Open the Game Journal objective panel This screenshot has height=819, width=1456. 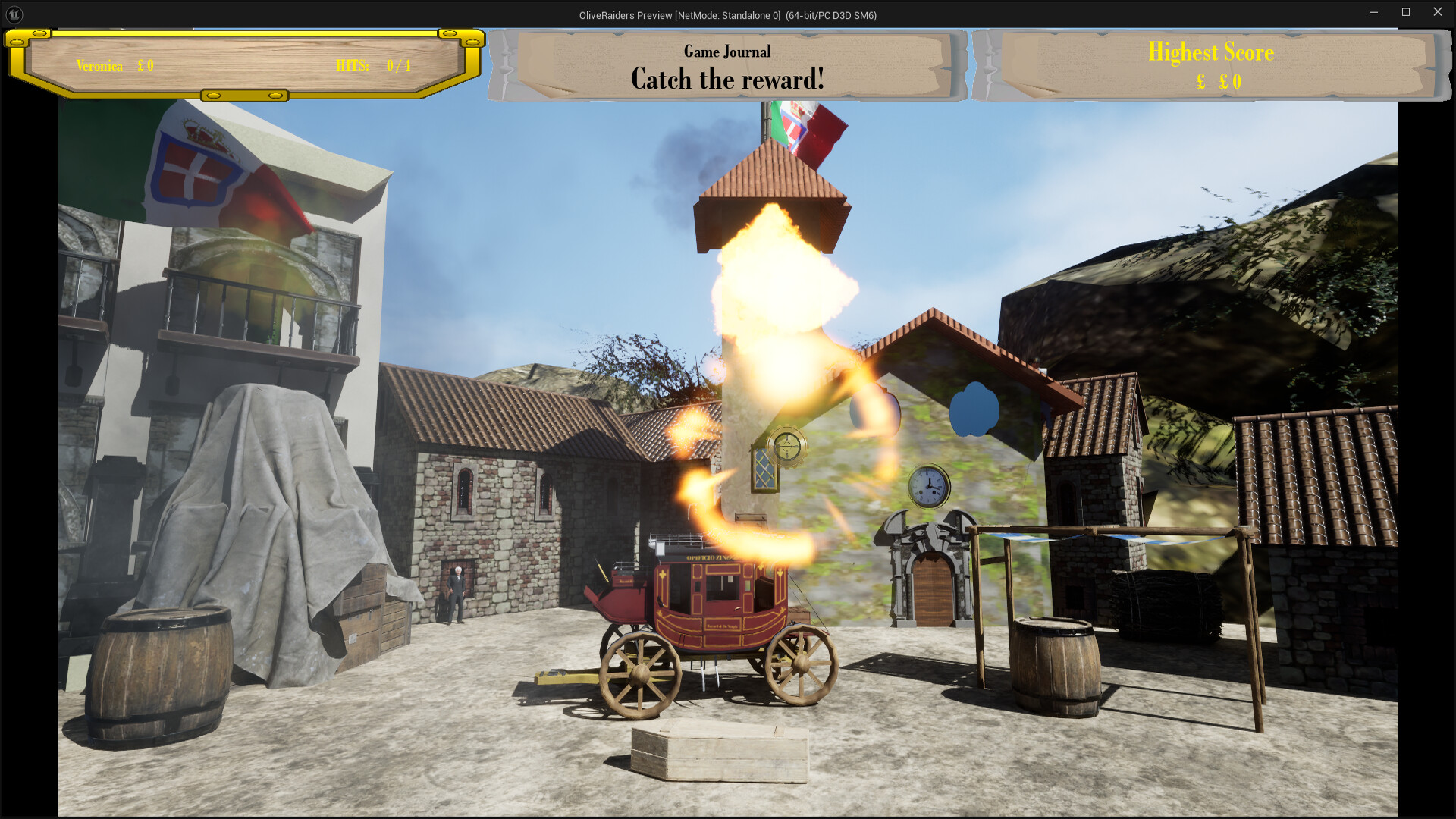point(727,67)
